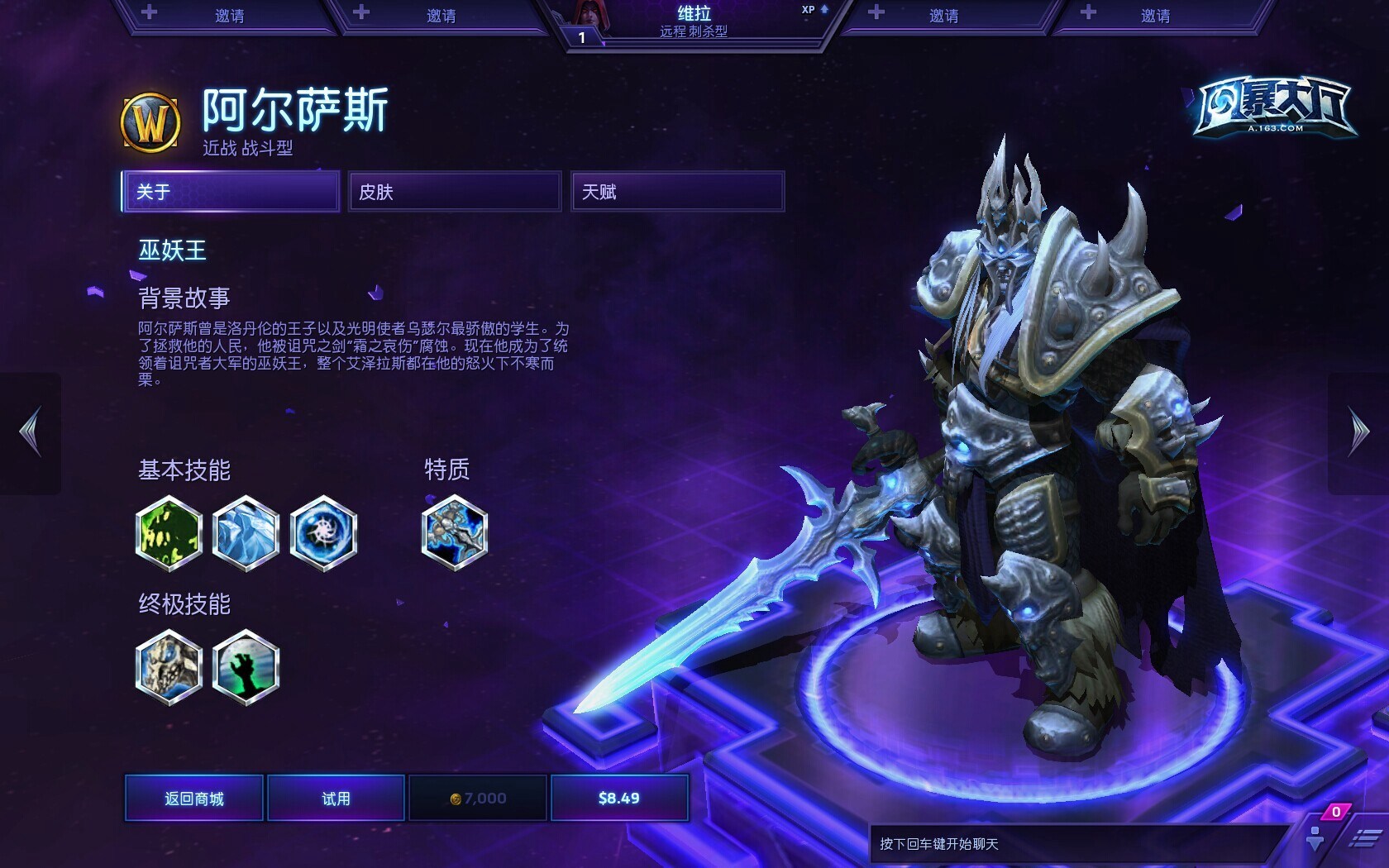Click the chat input box

click(x=1075, y=844)
